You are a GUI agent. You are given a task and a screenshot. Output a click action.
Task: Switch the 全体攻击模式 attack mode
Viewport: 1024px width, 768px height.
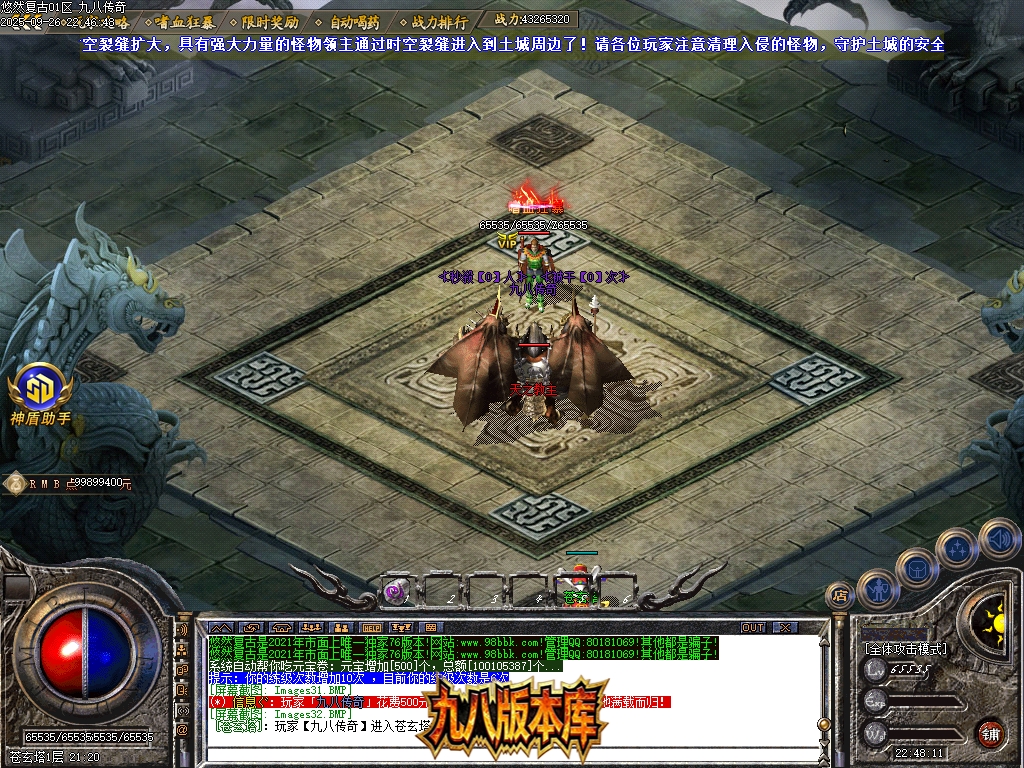pyautogui.click(x=905, y=649)
